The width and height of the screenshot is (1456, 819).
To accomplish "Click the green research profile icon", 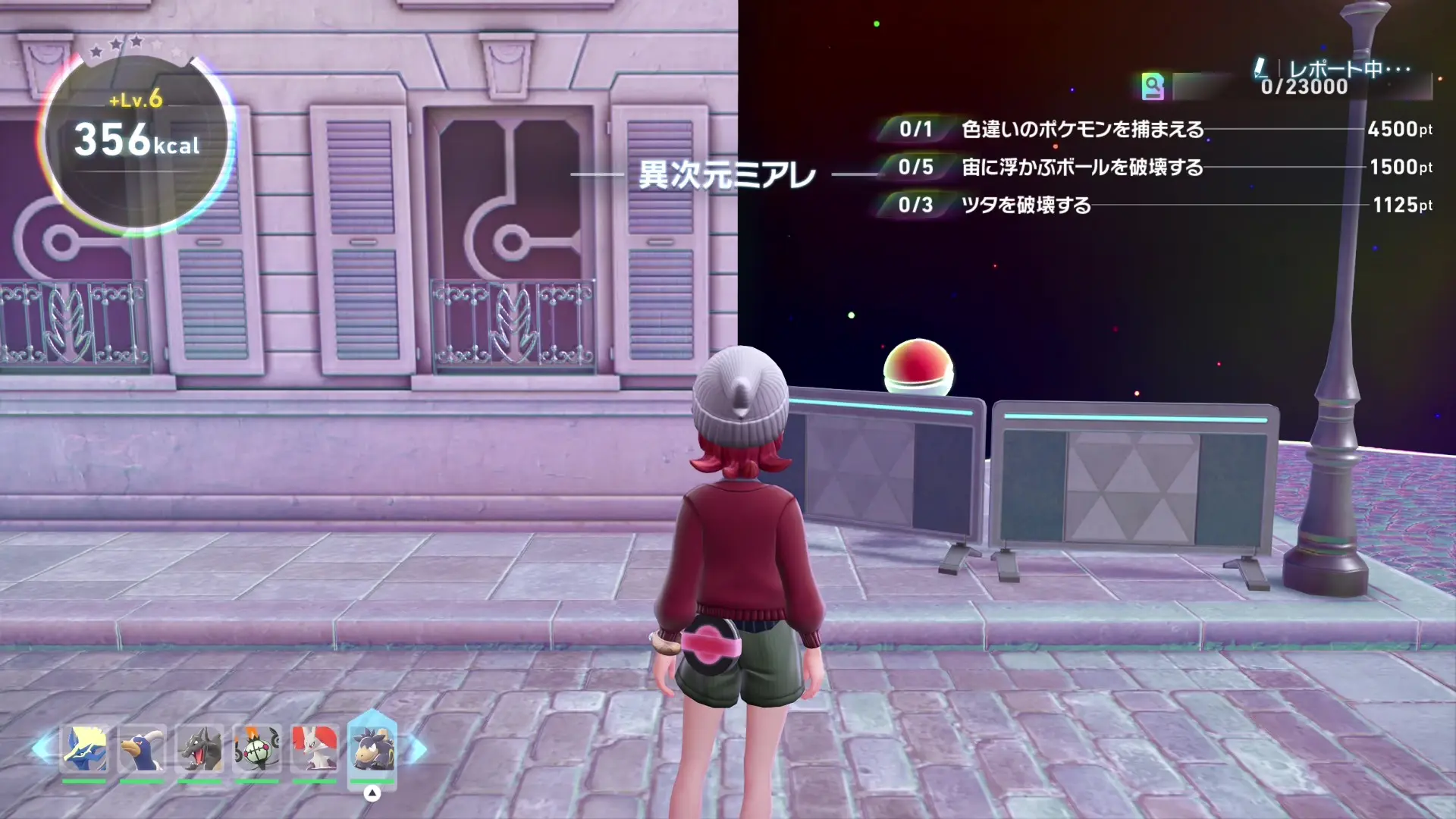I will (1152, 86).
